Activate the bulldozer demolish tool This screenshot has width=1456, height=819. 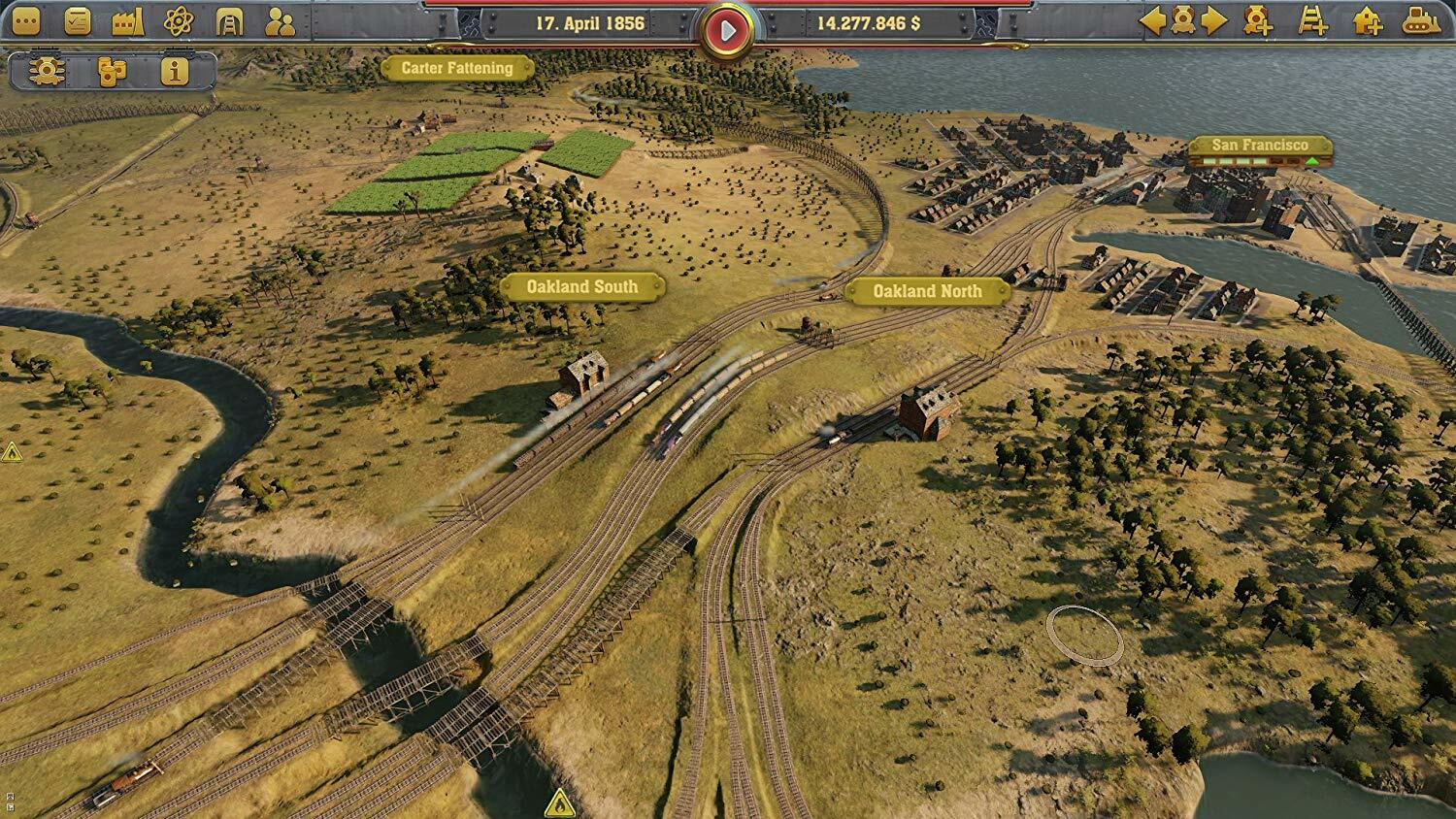click(x=1421, y=21)
